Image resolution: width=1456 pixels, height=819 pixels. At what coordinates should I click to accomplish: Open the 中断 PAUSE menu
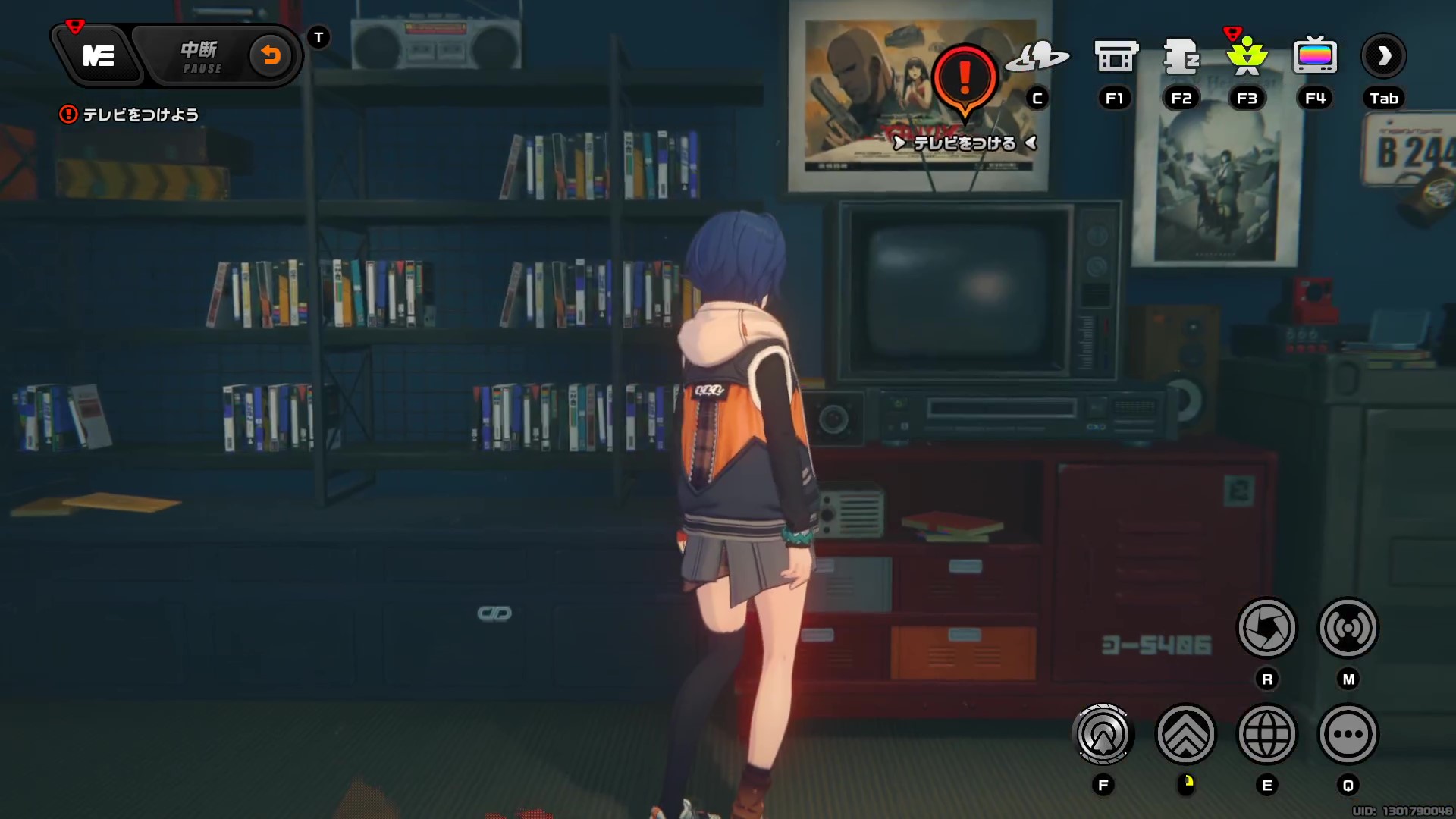[x=199, y=55]
